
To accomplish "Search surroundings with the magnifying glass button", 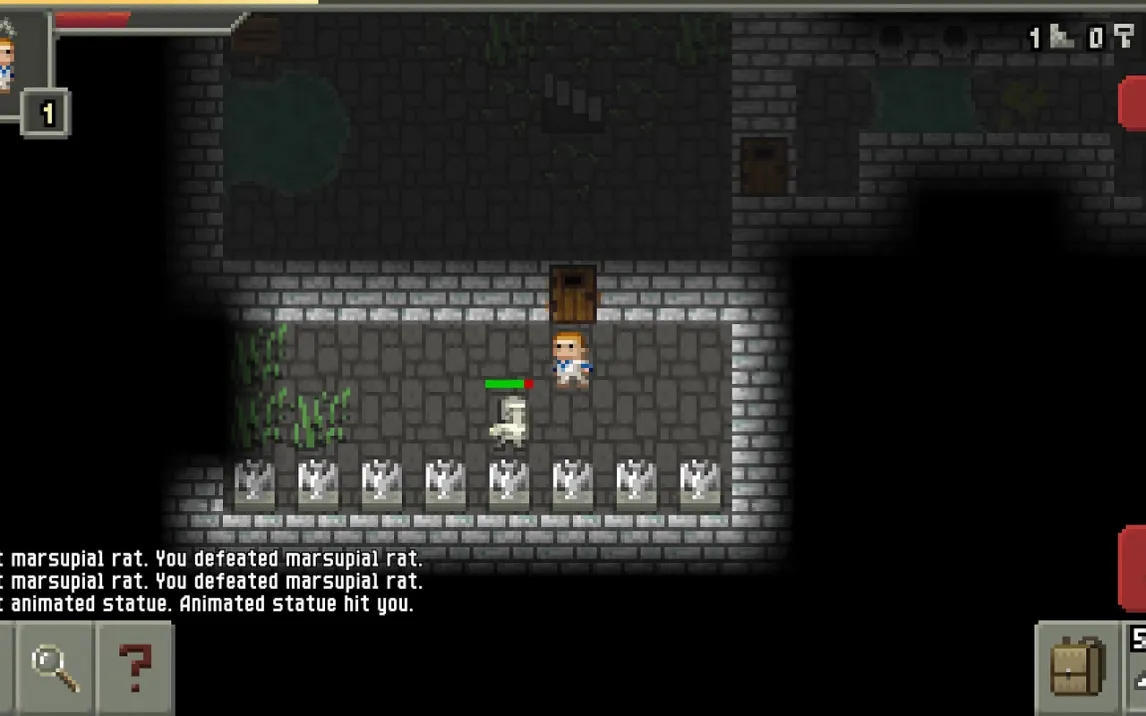I will [x=55, y=667].
